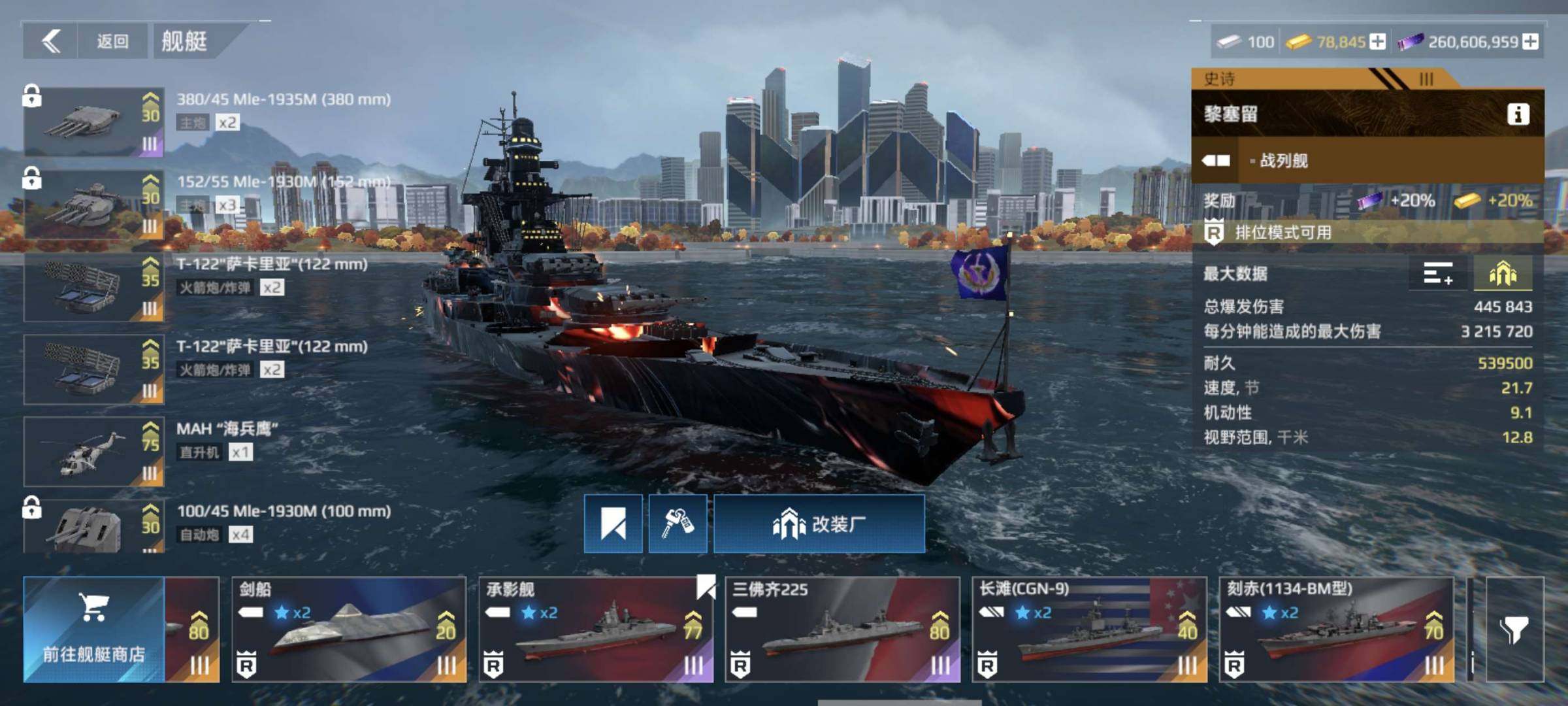
Task: Pick the 长滩(CGN-9) ship card
Action: pyautogui.click(x=1089, y=630)
